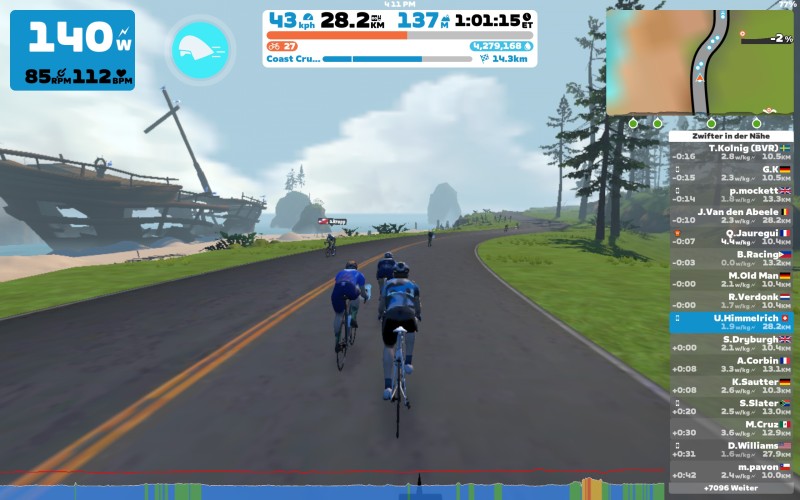Screen dimensions: 800x500
Task: Choose J.Van den Abeele from riders list
Action: [731, 216]
